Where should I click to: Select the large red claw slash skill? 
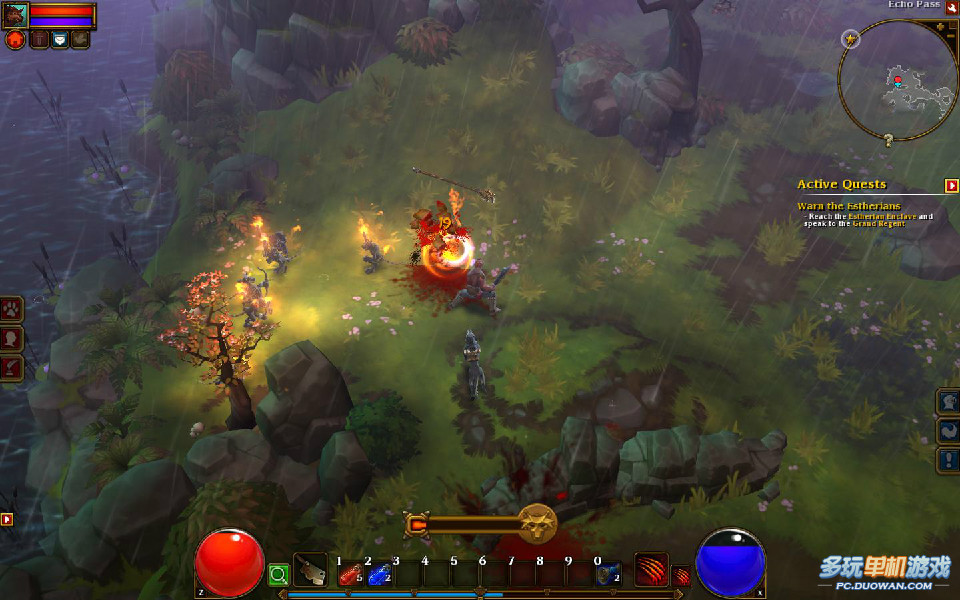pyautogui.click(x=651, y=569)
